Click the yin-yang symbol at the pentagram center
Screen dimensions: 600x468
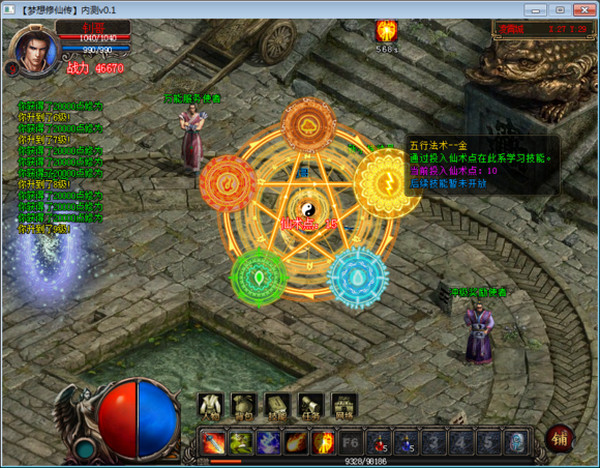(296, 208)
